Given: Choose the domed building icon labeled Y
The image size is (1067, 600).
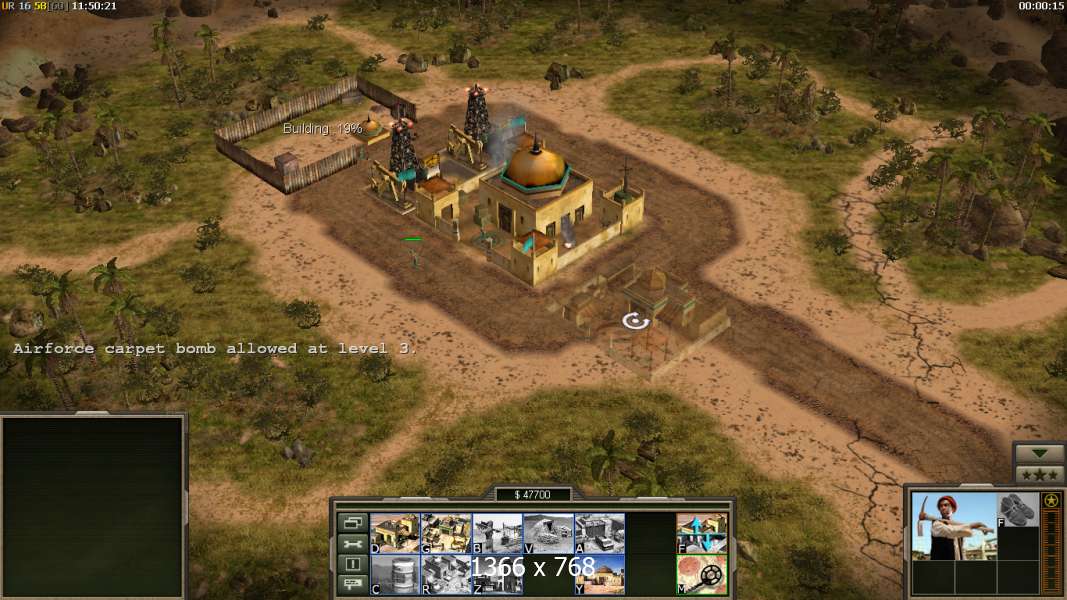Looking at the screenshot, I should point(599,574).
